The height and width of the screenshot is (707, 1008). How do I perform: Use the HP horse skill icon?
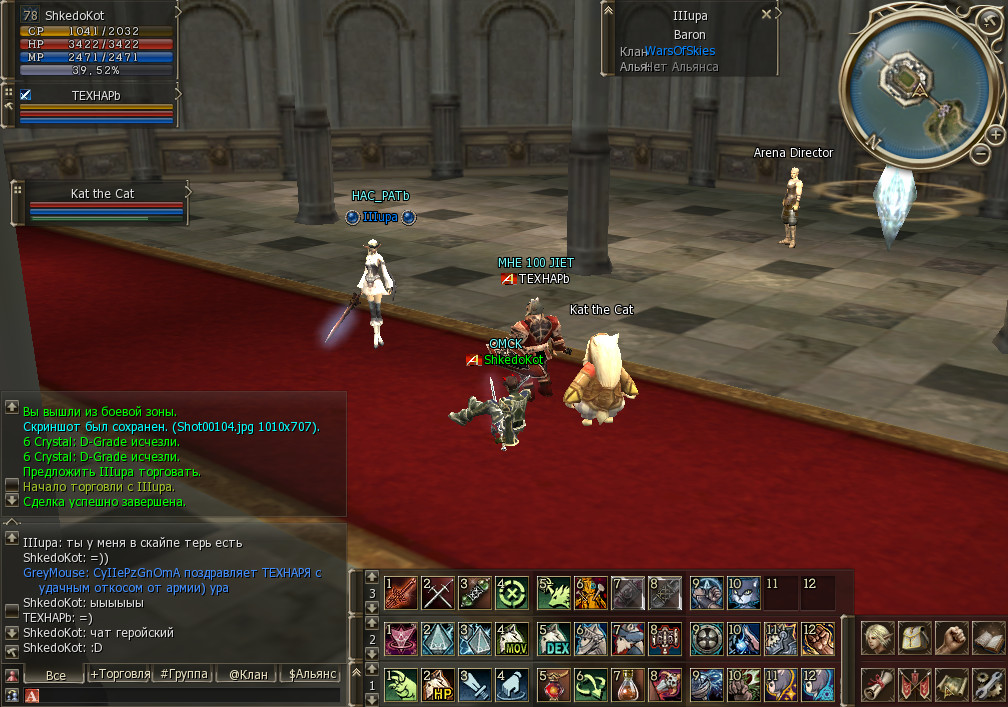[437, 685]
